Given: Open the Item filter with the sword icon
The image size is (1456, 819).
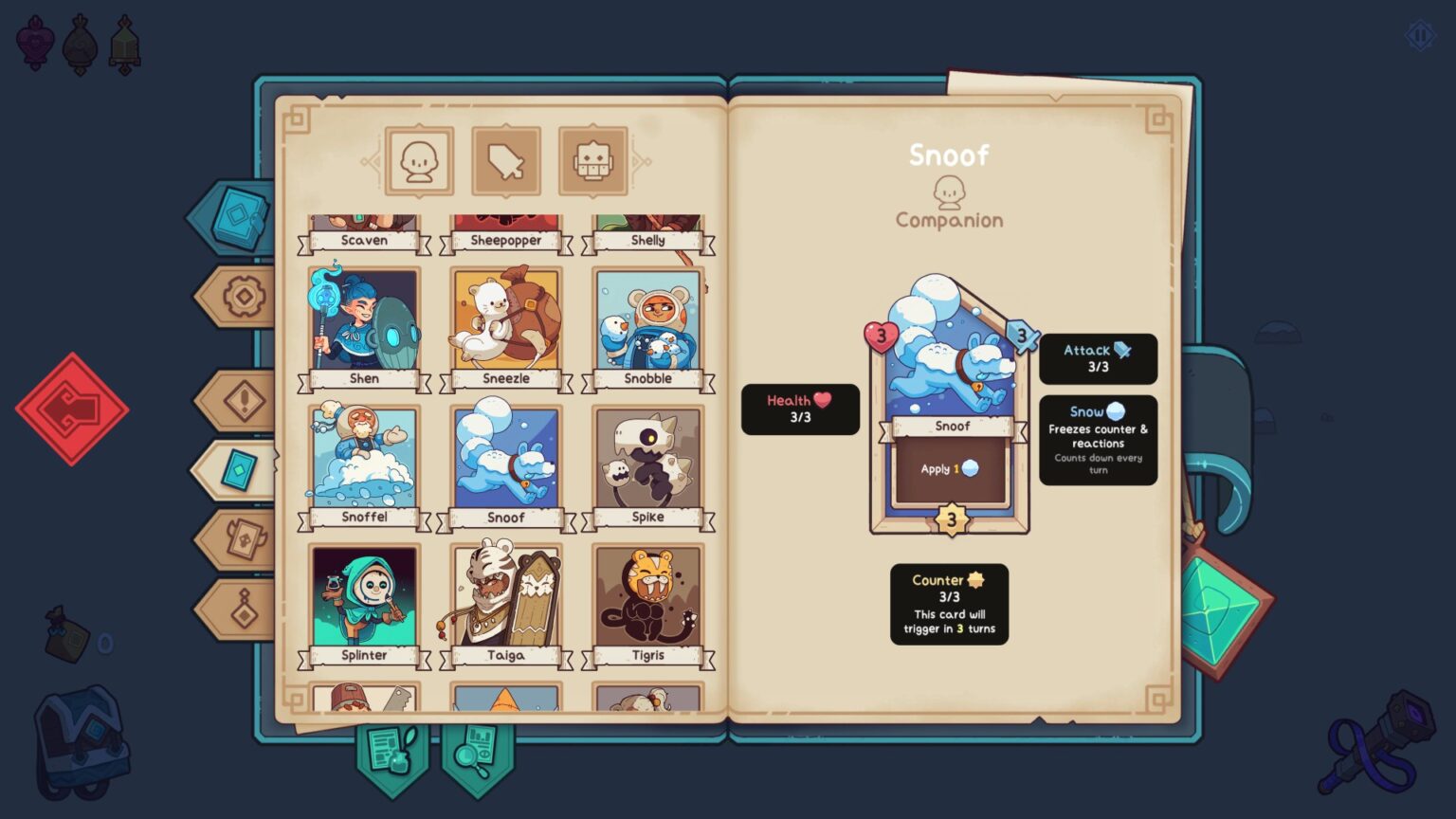Looking at the screenshot, I should tap(505, 160).
